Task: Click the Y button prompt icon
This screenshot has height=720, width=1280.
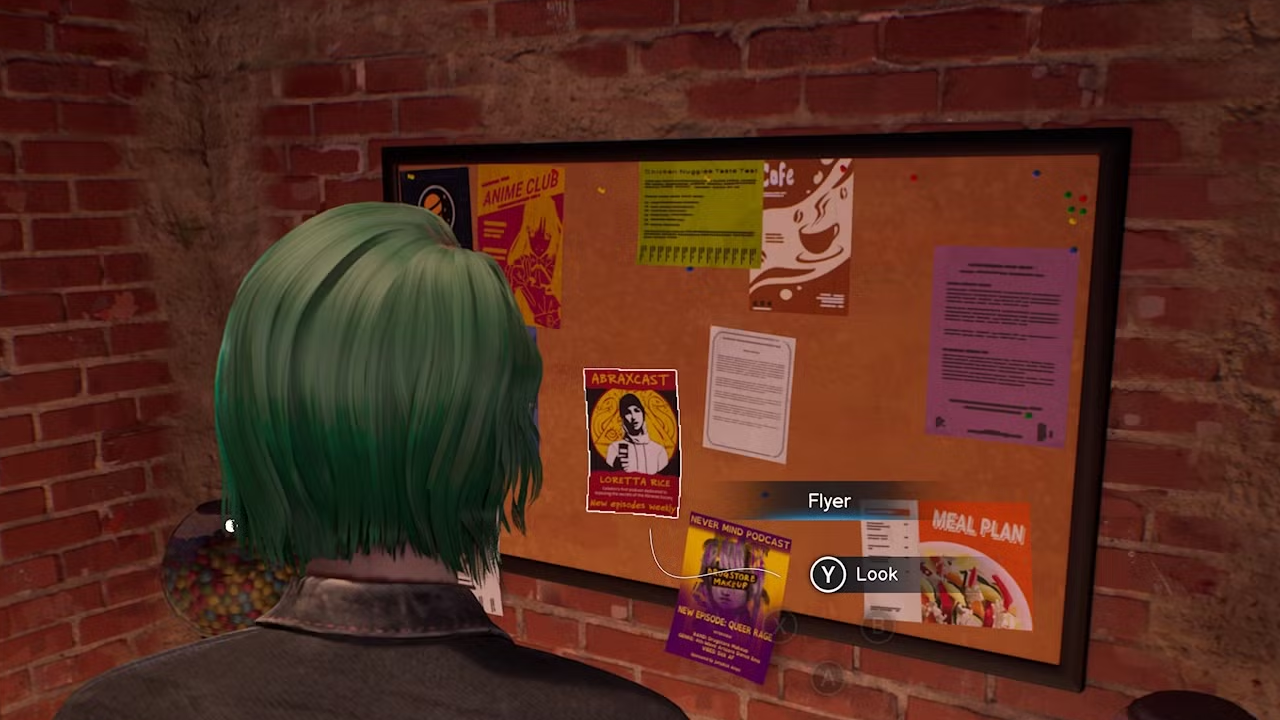Action: tap(828, 575)
